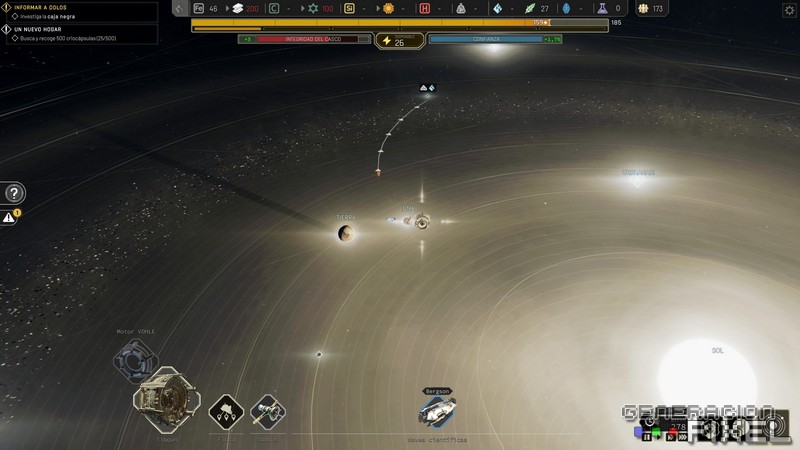Open the settings gear icon
This screenshot has width=800, height=450.
point(789,9)
